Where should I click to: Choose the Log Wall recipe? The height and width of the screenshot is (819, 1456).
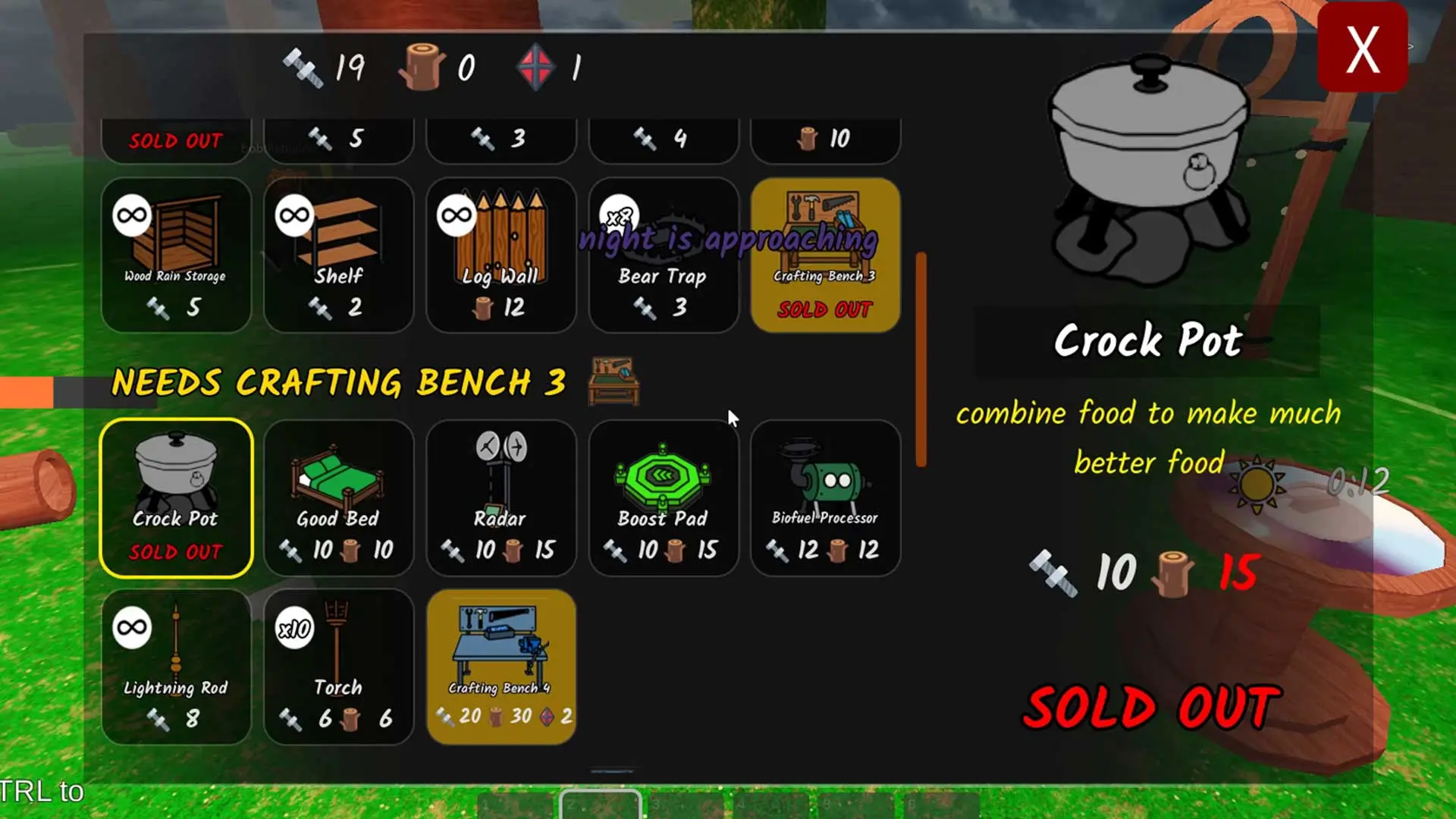(500, 255)
